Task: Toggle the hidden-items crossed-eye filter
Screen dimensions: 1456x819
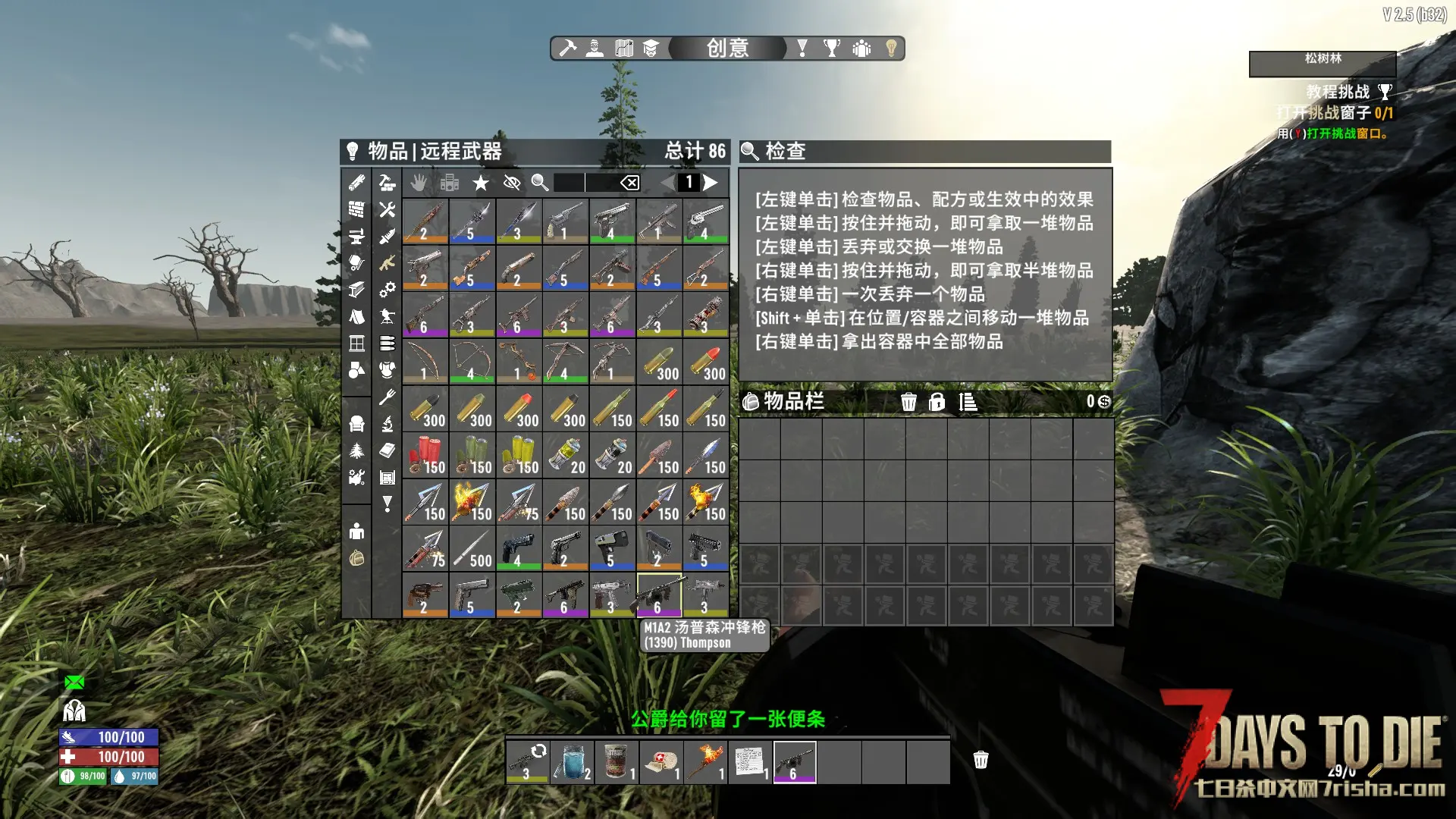Action: pos(512,183)
